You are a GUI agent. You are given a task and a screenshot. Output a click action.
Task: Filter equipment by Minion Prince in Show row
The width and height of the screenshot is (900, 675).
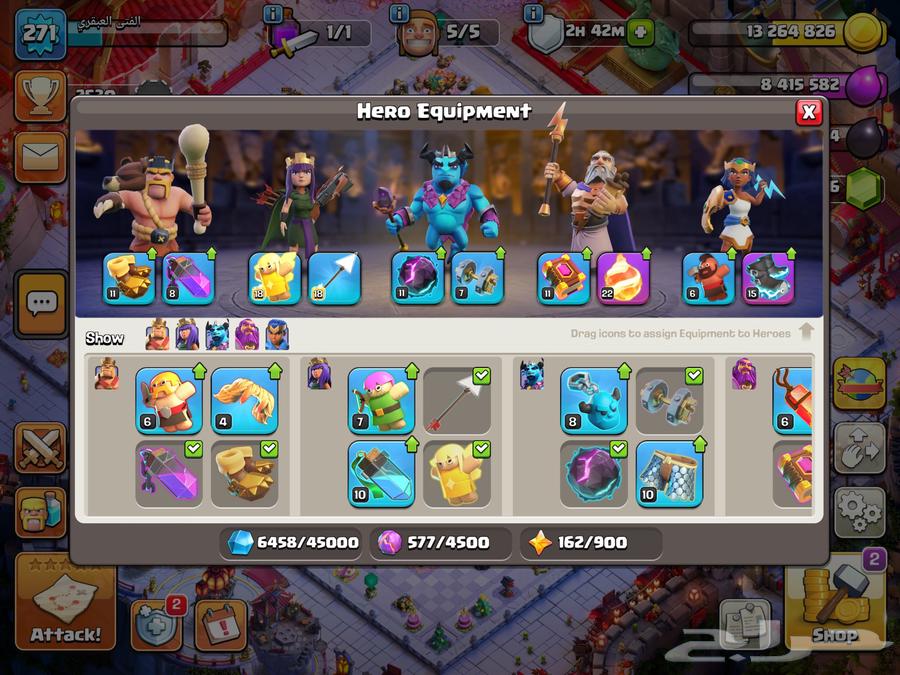coord(217,336)
